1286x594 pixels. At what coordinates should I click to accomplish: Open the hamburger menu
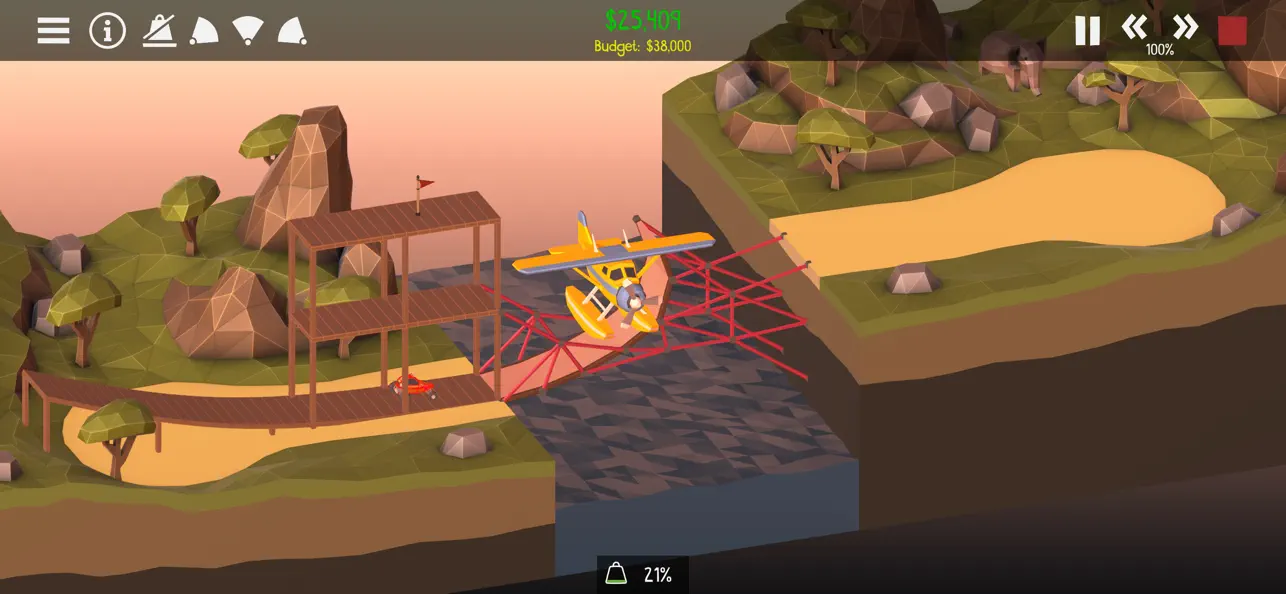54,30
